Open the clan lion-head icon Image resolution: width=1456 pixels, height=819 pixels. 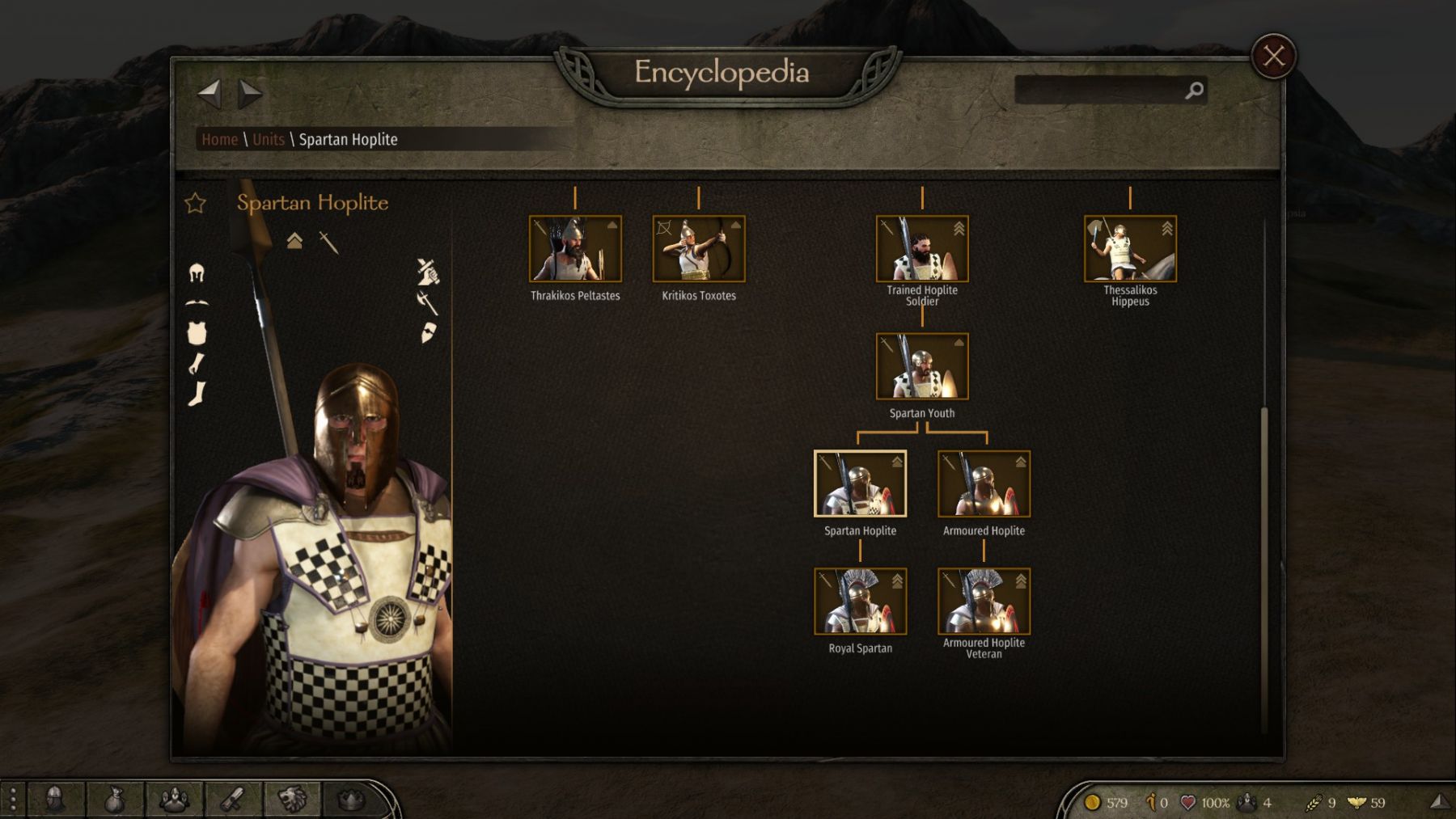point(293,800)
